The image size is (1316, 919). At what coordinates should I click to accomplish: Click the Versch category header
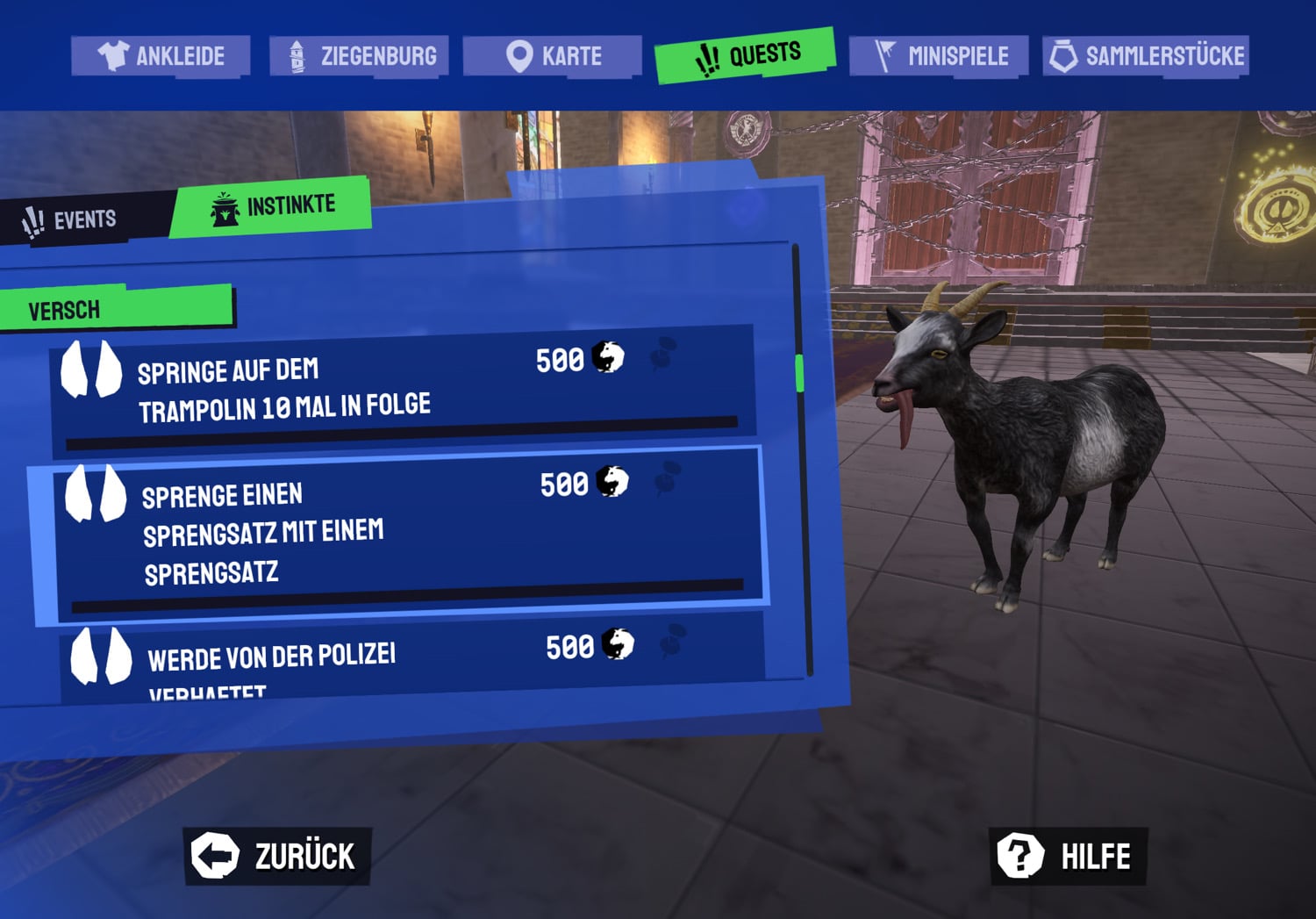click(x=117, y=309)
